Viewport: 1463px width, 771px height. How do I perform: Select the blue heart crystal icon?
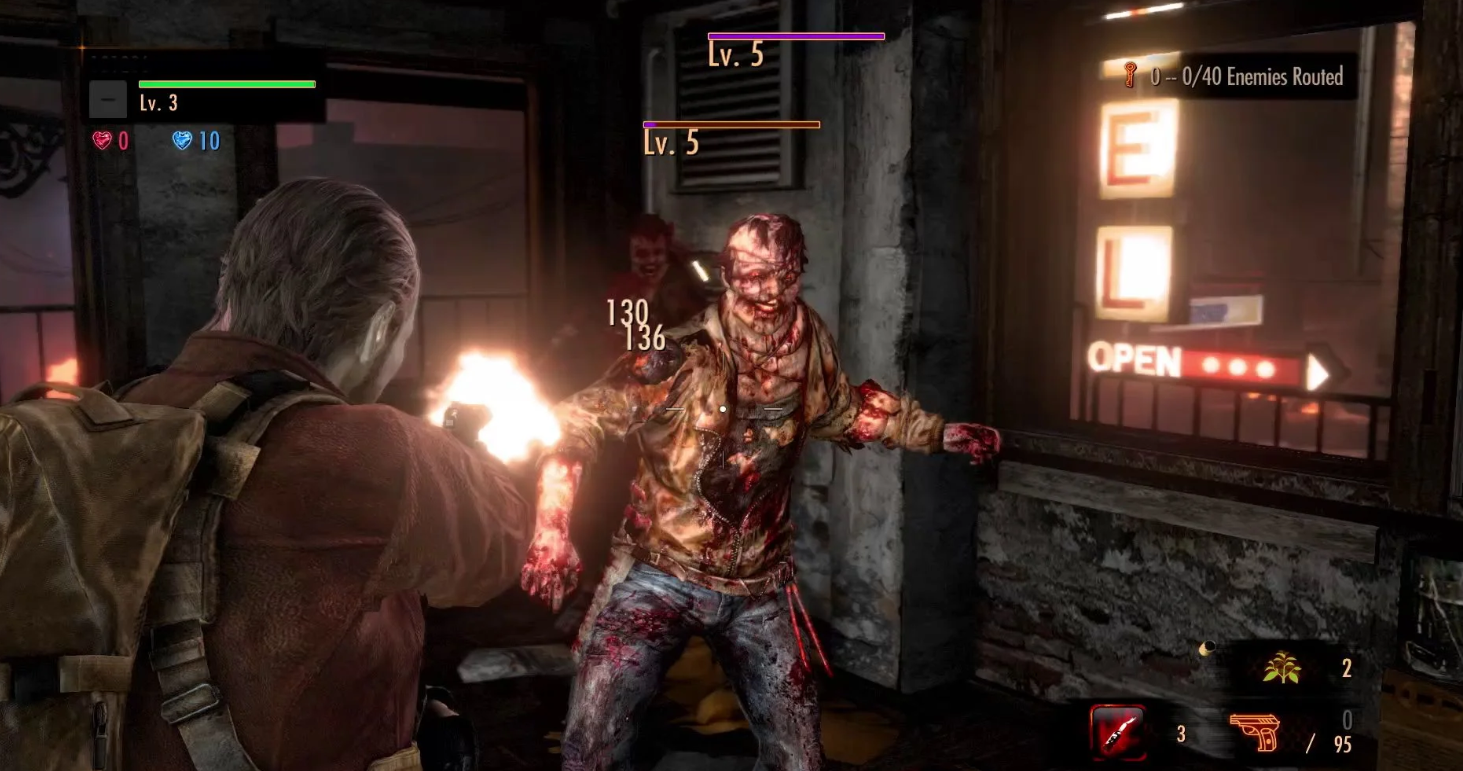click(x=182, y=140)
